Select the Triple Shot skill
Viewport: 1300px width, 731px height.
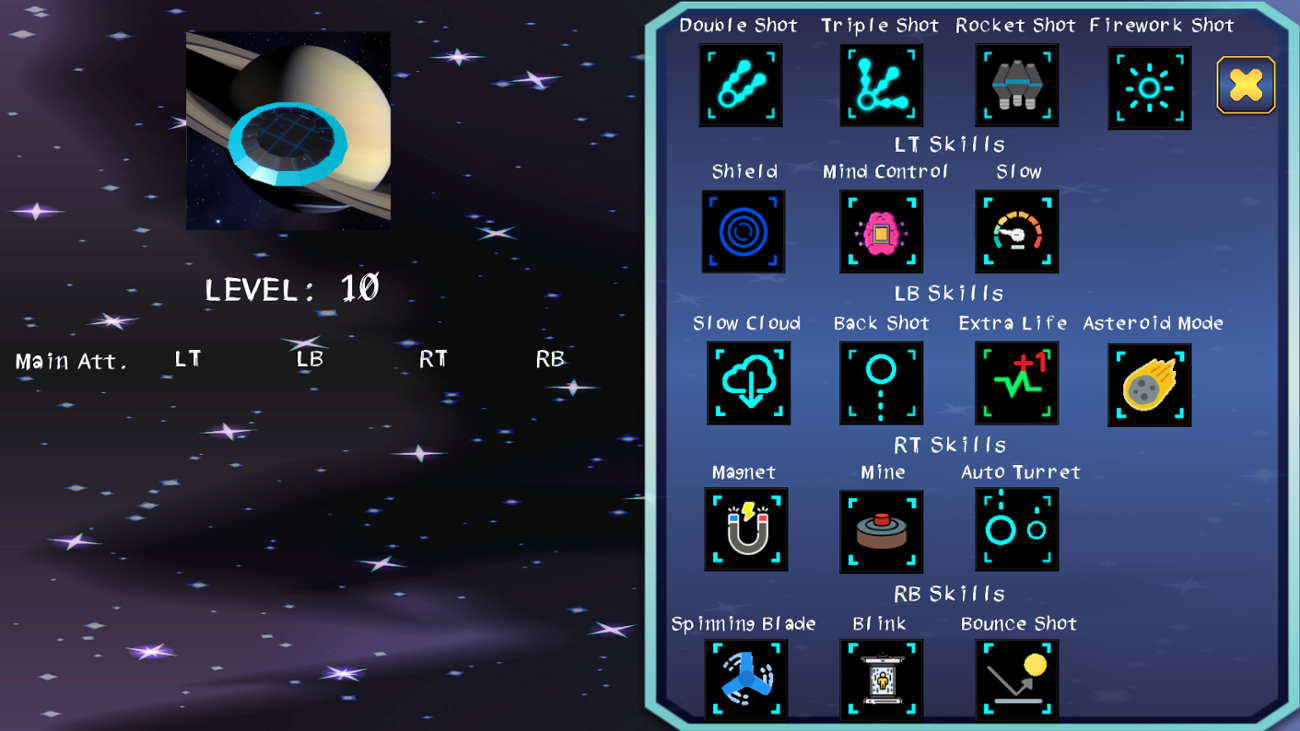click(x=880, y=85)
